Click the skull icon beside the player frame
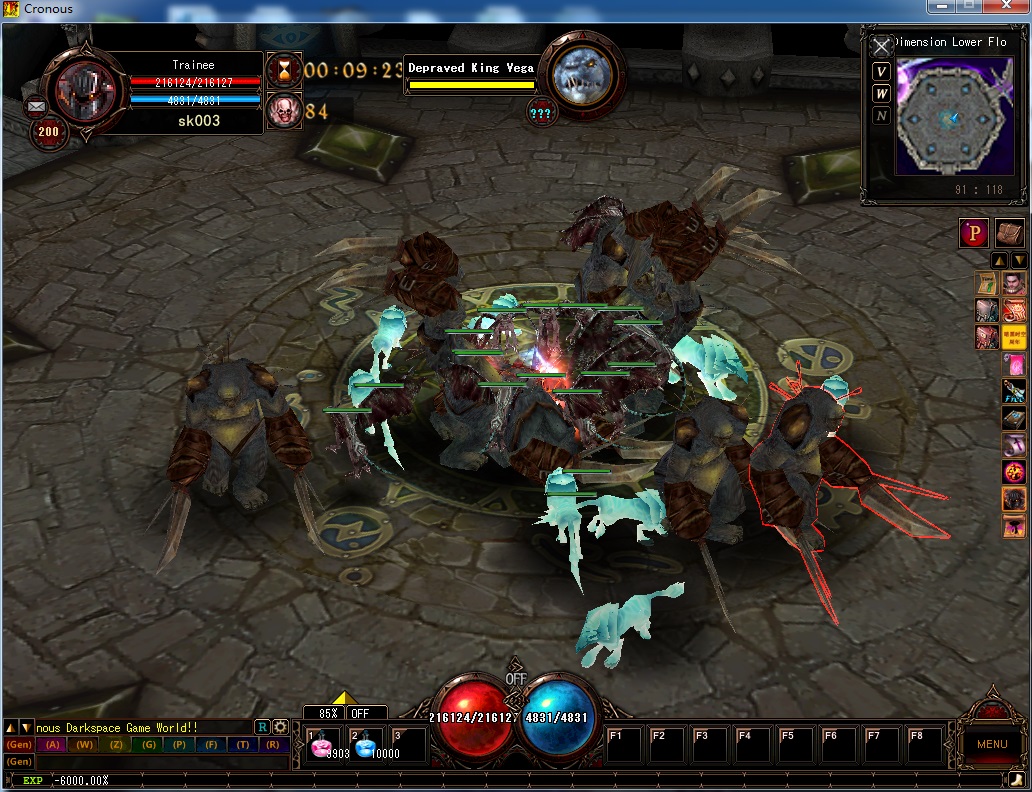The height and width of the screenshot is (792, 1032). tap(284, 110)
